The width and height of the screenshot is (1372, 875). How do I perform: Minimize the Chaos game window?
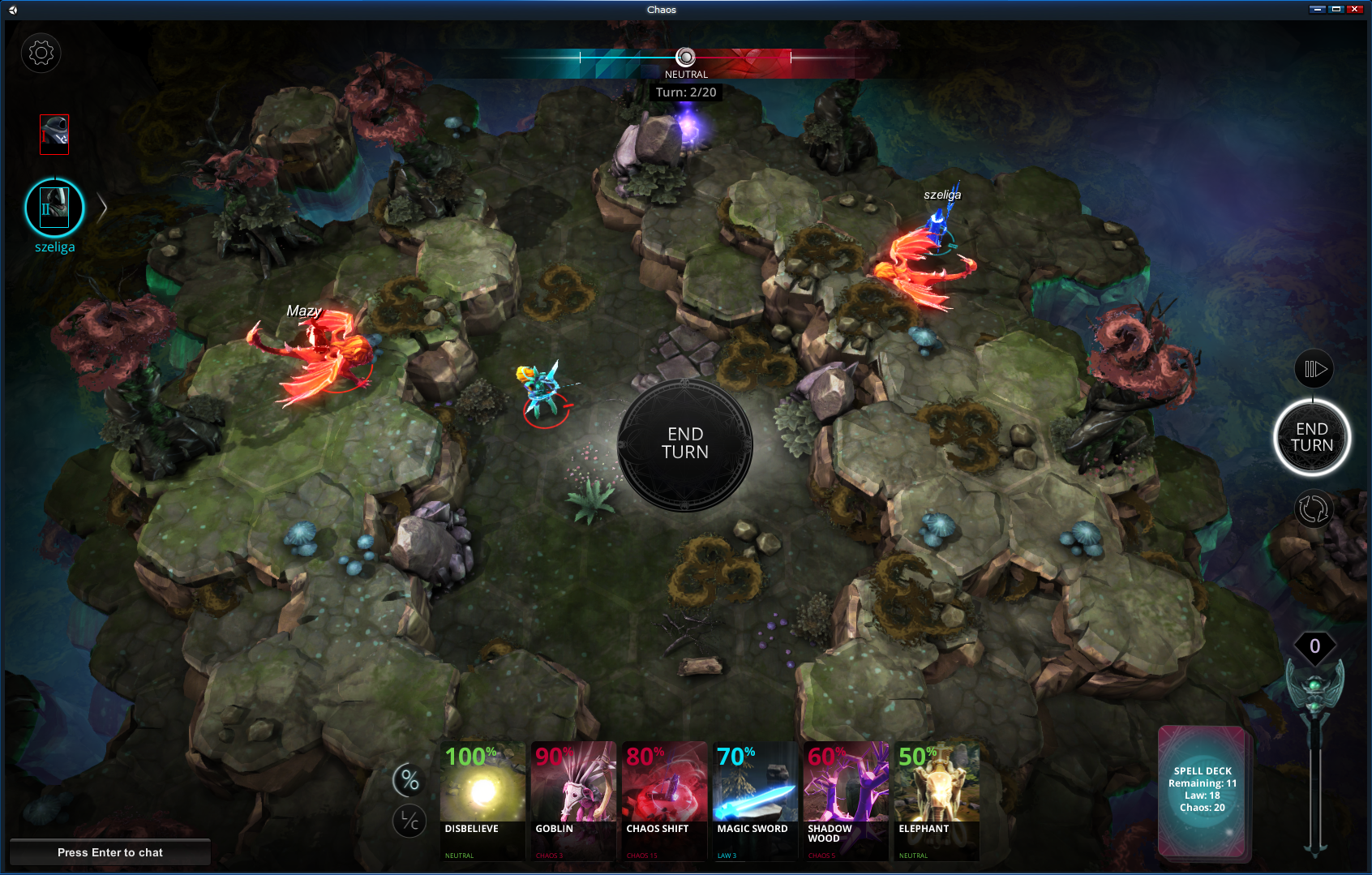pyautogui.click(x=1317, y=9)
